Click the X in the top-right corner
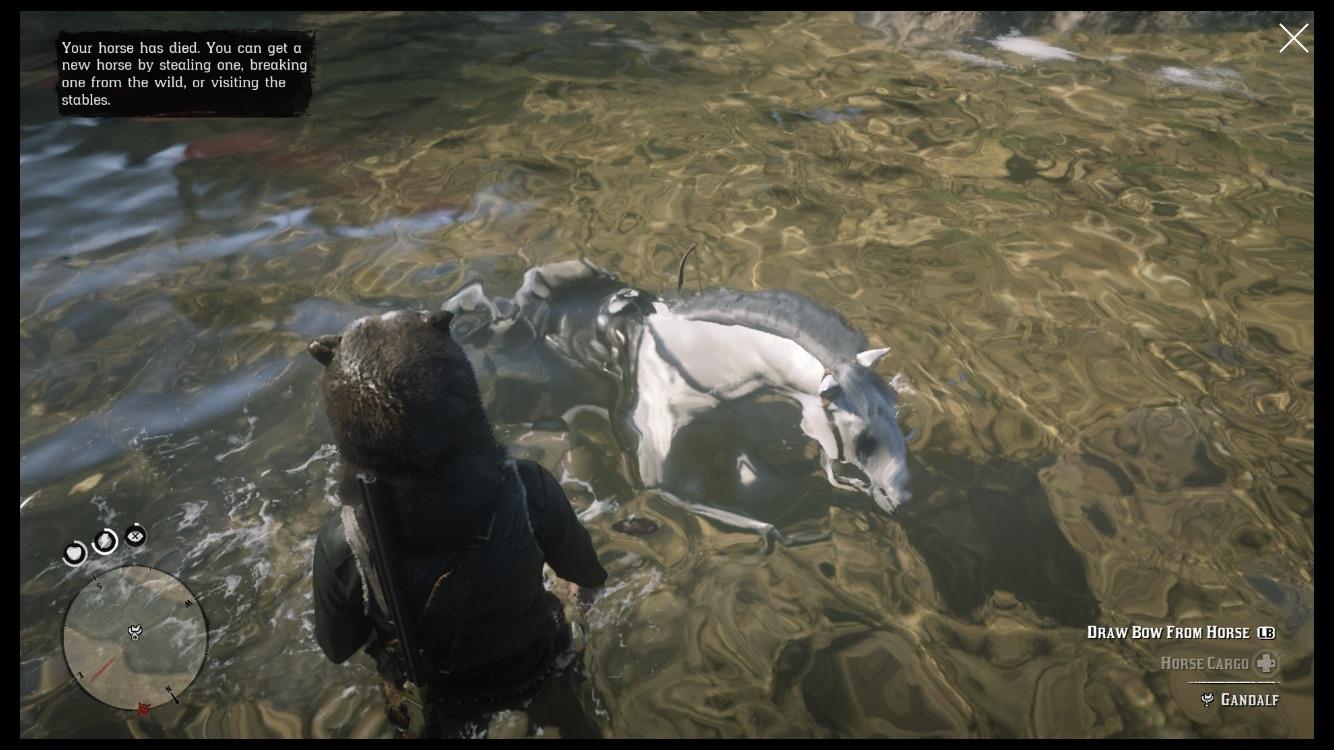 [1294, 38]
